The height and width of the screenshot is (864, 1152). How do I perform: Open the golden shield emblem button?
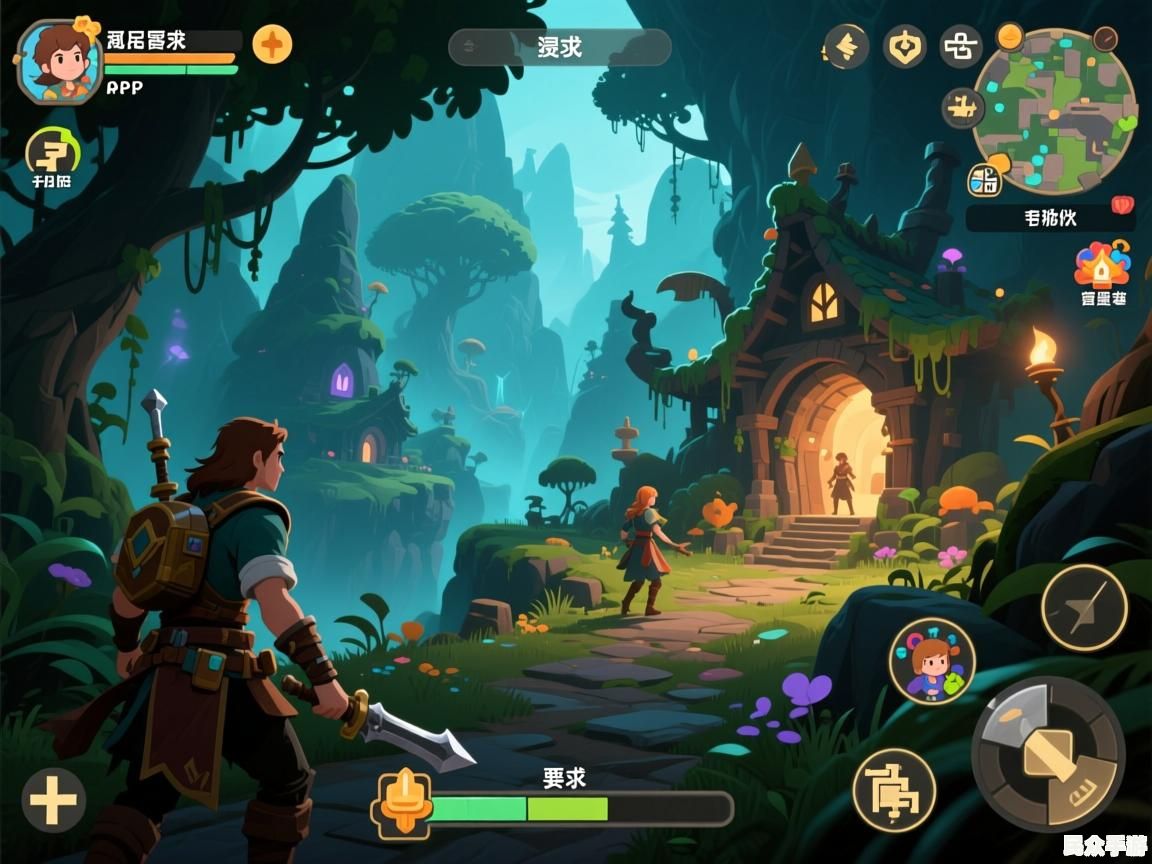(x=904, y=47)
